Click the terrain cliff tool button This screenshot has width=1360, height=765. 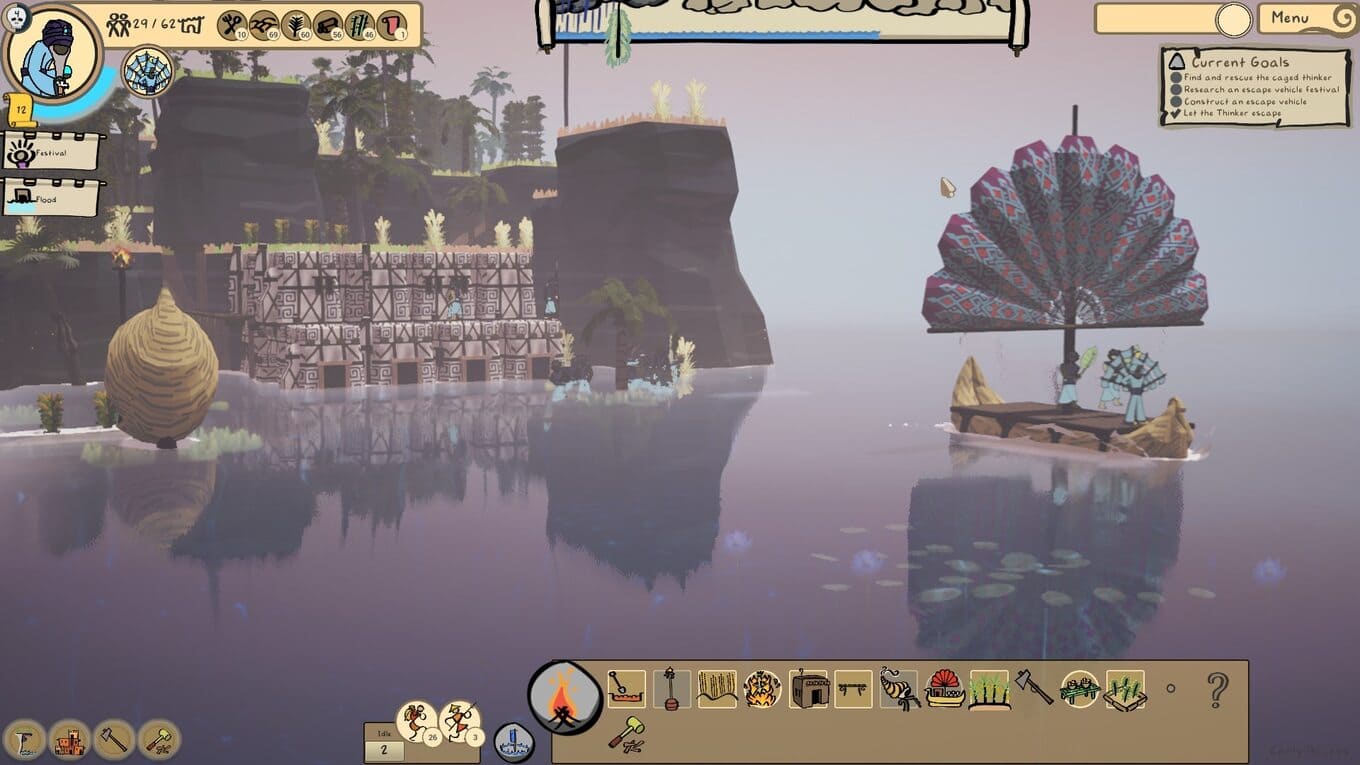tap(24, 740)
